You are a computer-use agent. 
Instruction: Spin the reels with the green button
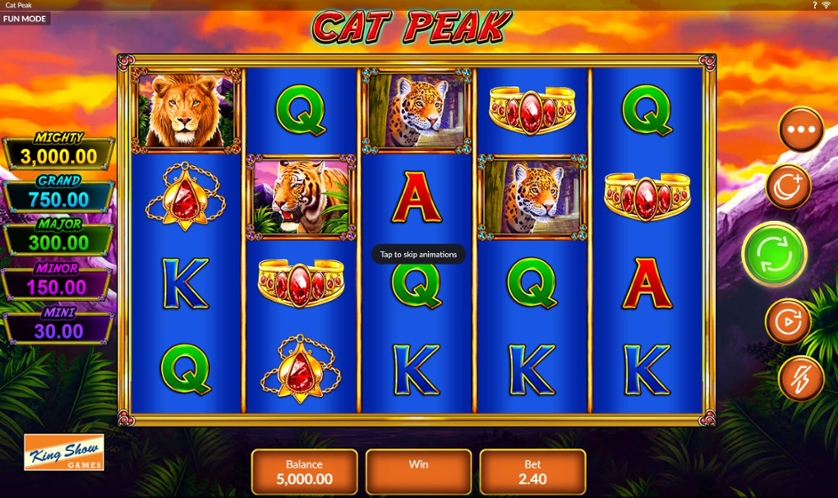pyautogui.click(x=773, y=255)
